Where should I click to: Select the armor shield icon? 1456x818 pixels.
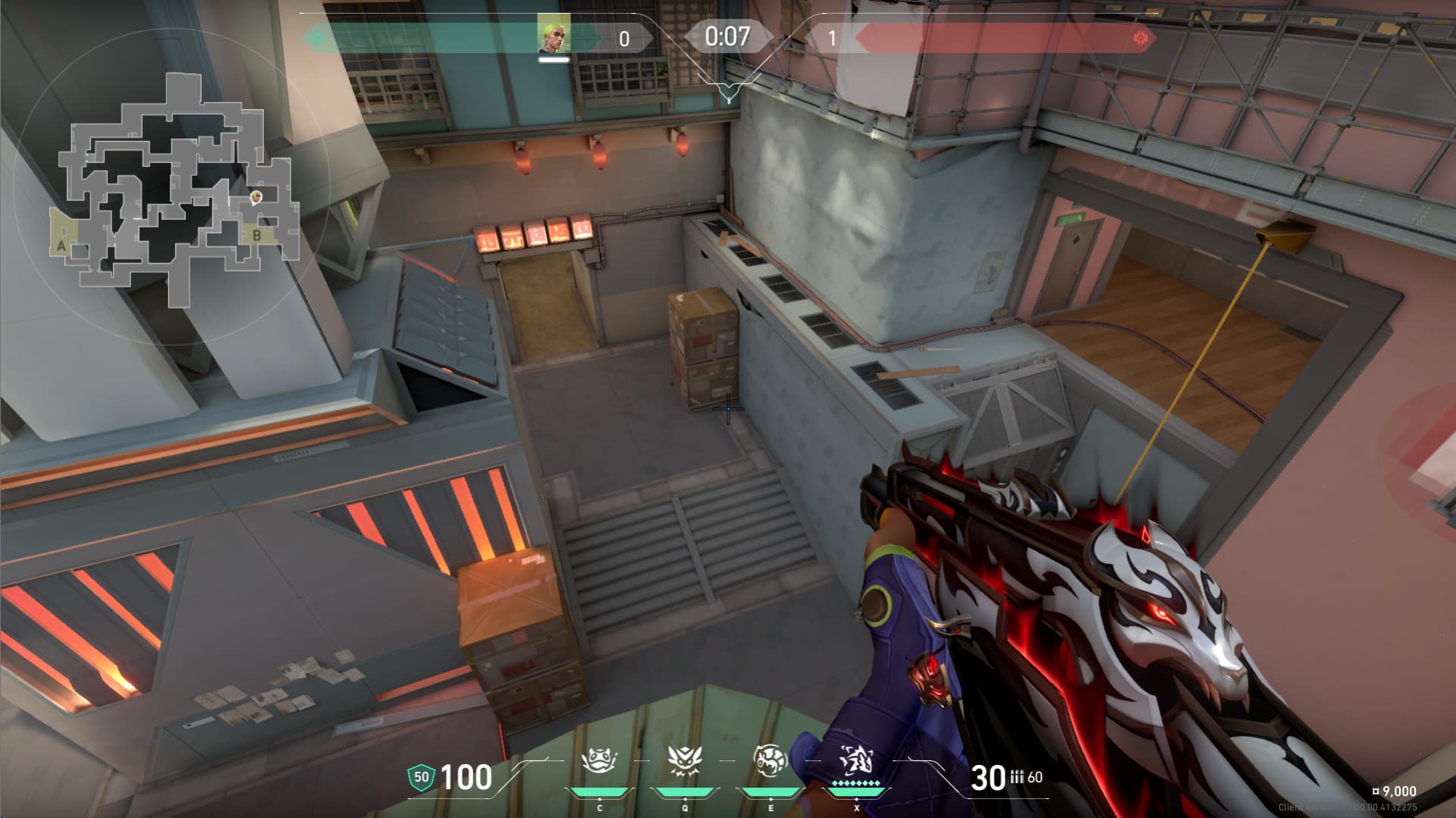click(x=421, y=777)
